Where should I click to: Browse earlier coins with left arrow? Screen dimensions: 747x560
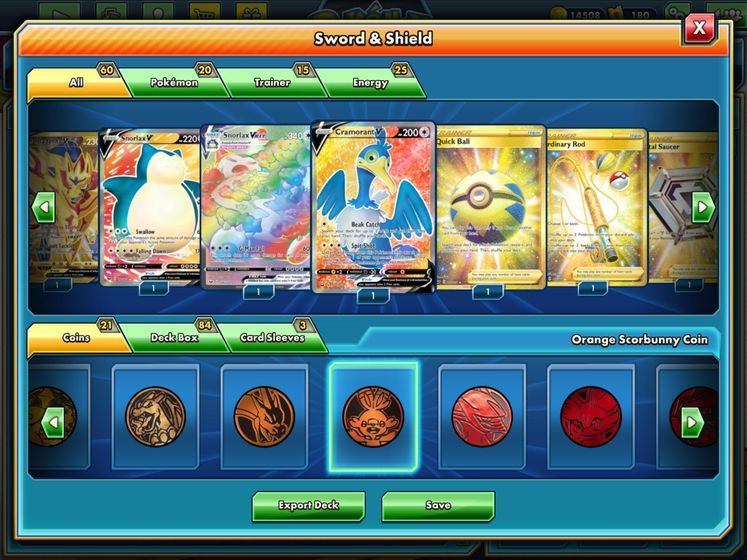coord(51,421)
